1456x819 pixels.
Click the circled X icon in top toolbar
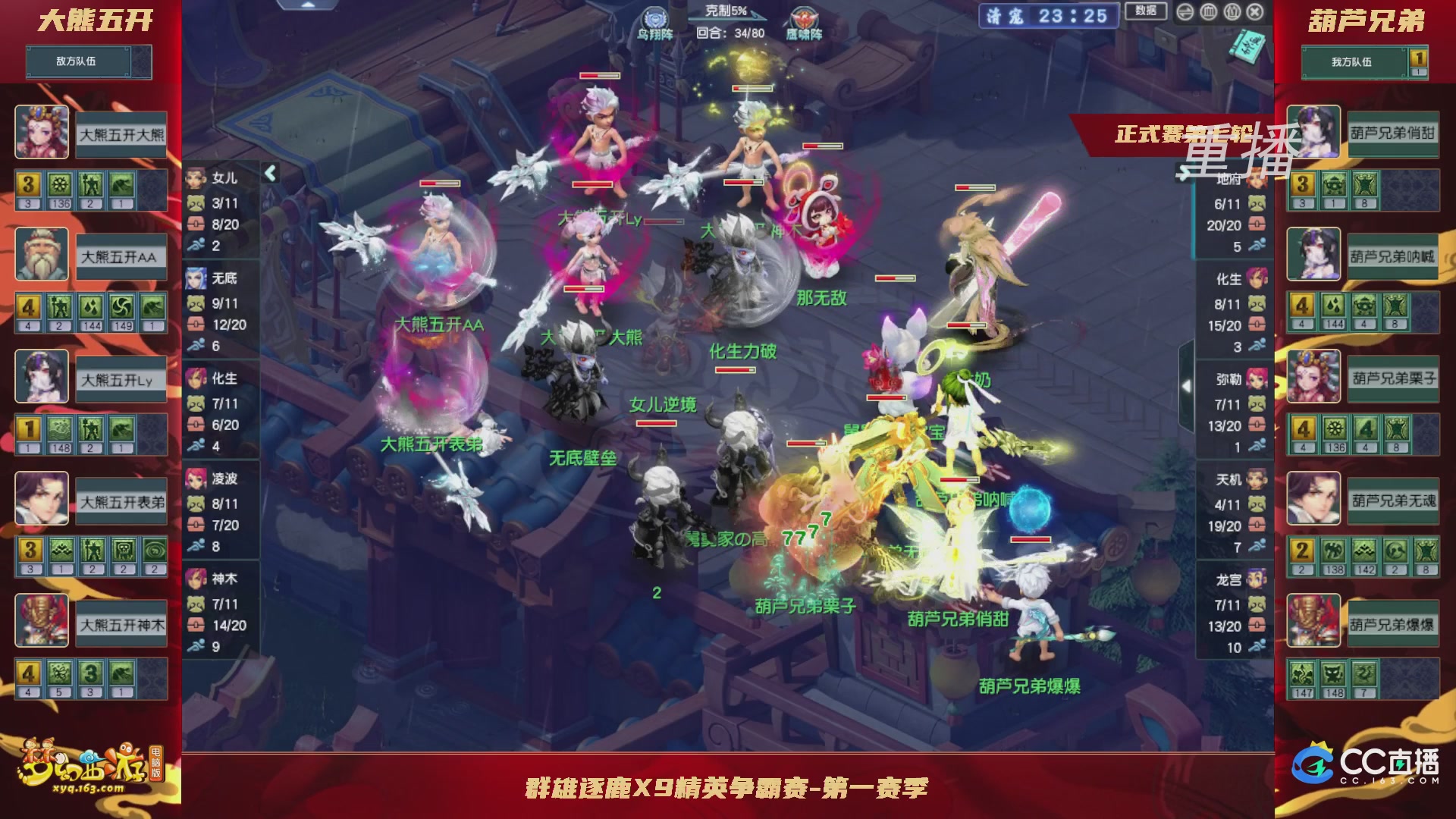pos(1254,13)
